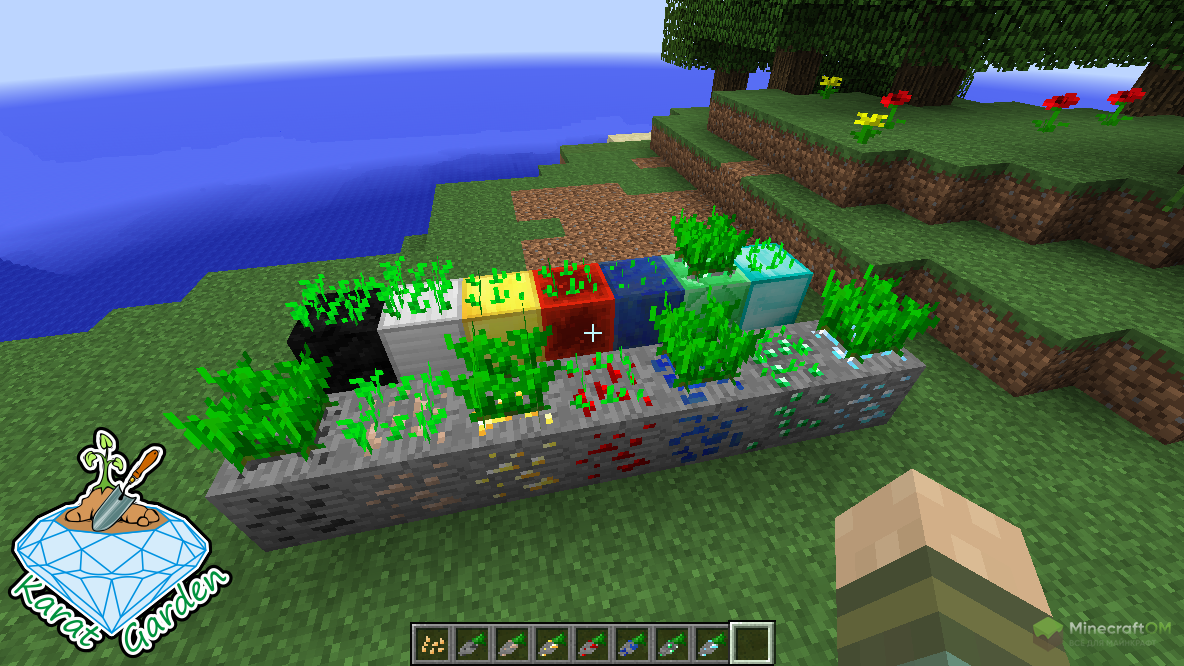
Task: Select the emerald-flecked sprout hotbar slot
Action: point(672,642)
